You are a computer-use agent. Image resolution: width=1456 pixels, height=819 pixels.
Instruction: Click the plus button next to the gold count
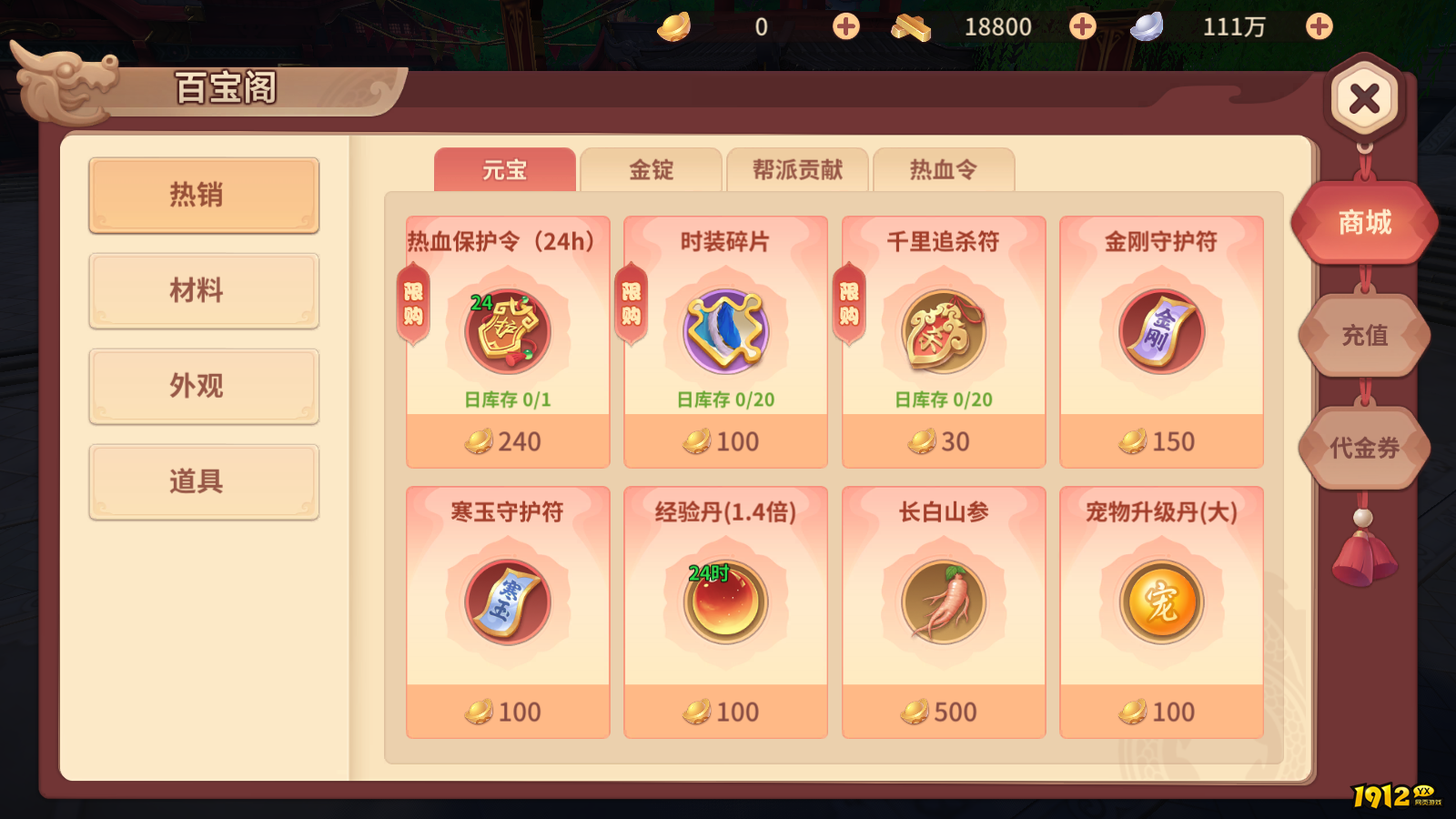tap(844, 26)
